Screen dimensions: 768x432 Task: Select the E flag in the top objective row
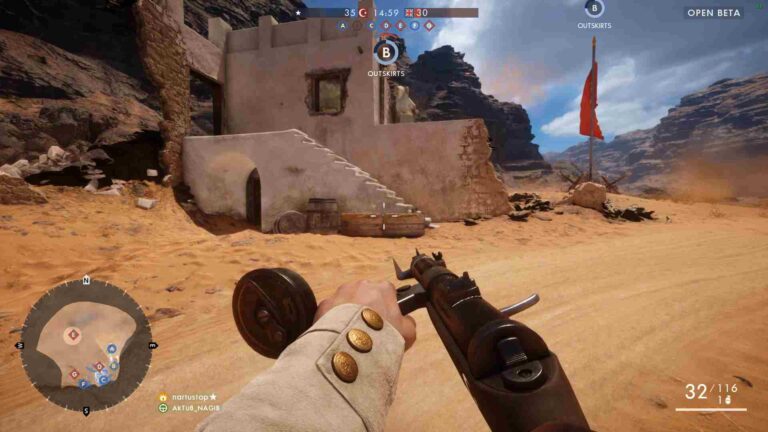tap(400, 26)
